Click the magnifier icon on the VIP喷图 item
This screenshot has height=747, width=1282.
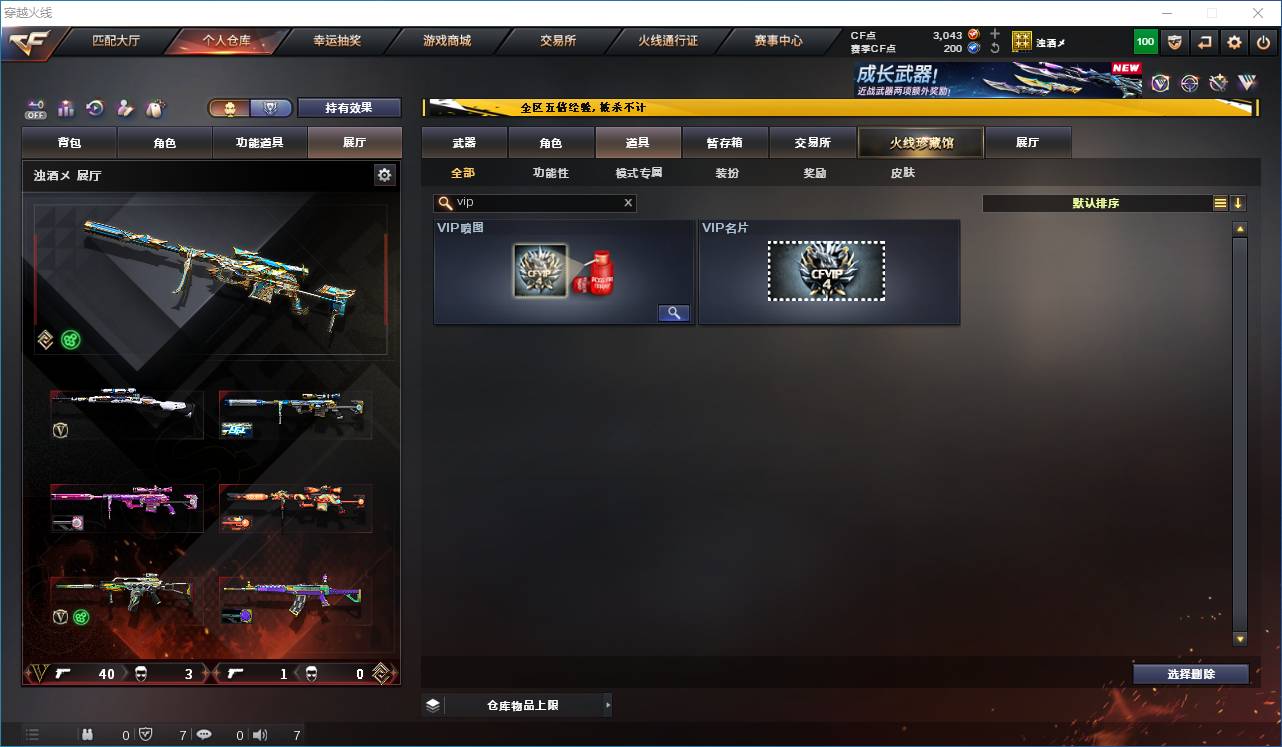click(x=673, y=312)
